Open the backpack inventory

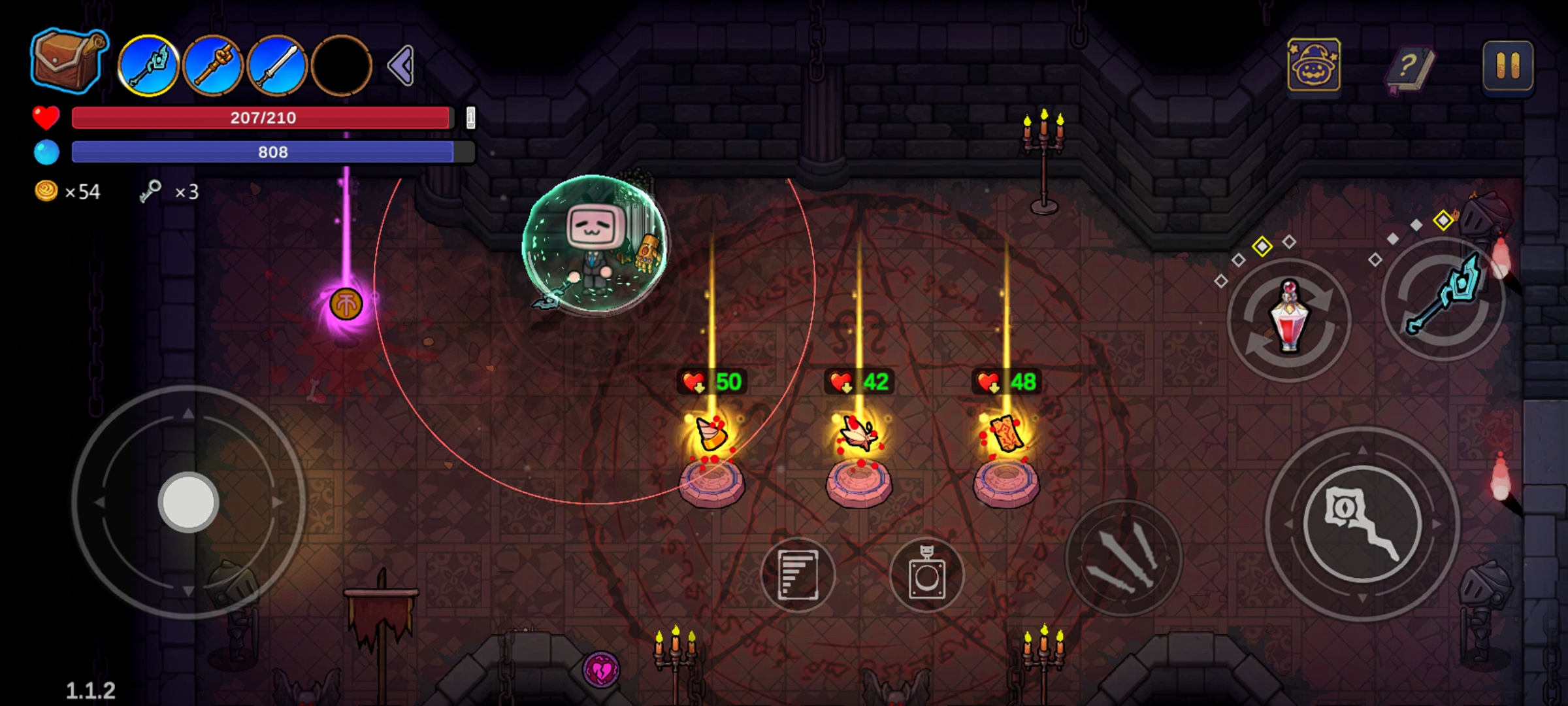point(67,60)
